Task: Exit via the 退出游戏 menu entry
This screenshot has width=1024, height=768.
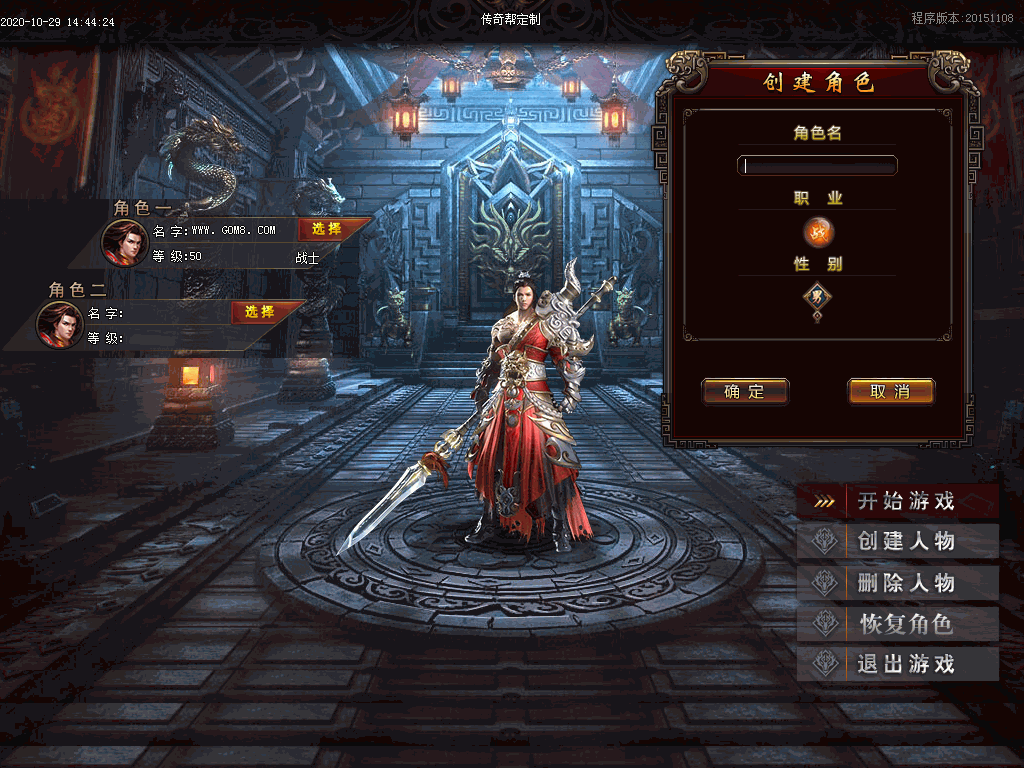Action: [x=898, y=664]
